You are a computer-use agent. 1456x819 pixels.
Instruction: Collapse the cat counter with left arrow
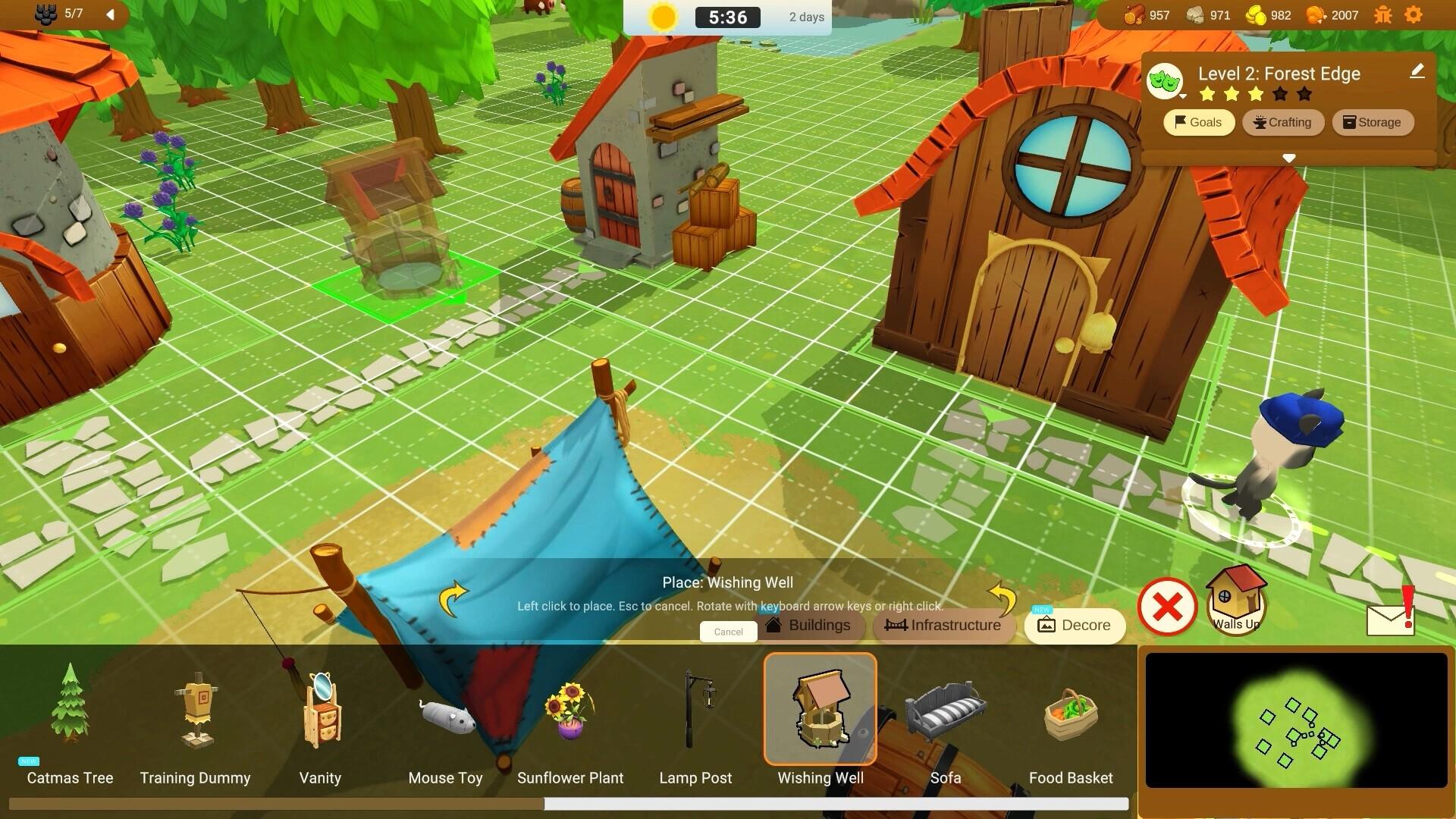click(111, 13)
